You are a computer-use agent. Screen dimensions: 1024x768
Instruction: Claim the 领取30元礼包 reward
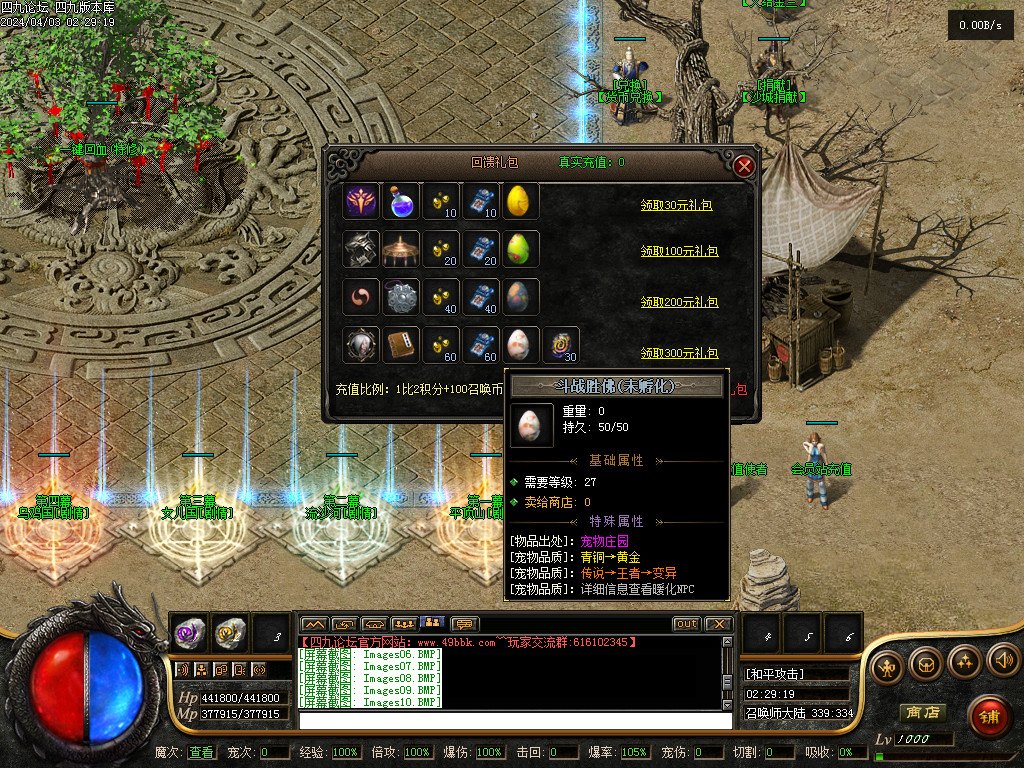[x=679, y=205]
